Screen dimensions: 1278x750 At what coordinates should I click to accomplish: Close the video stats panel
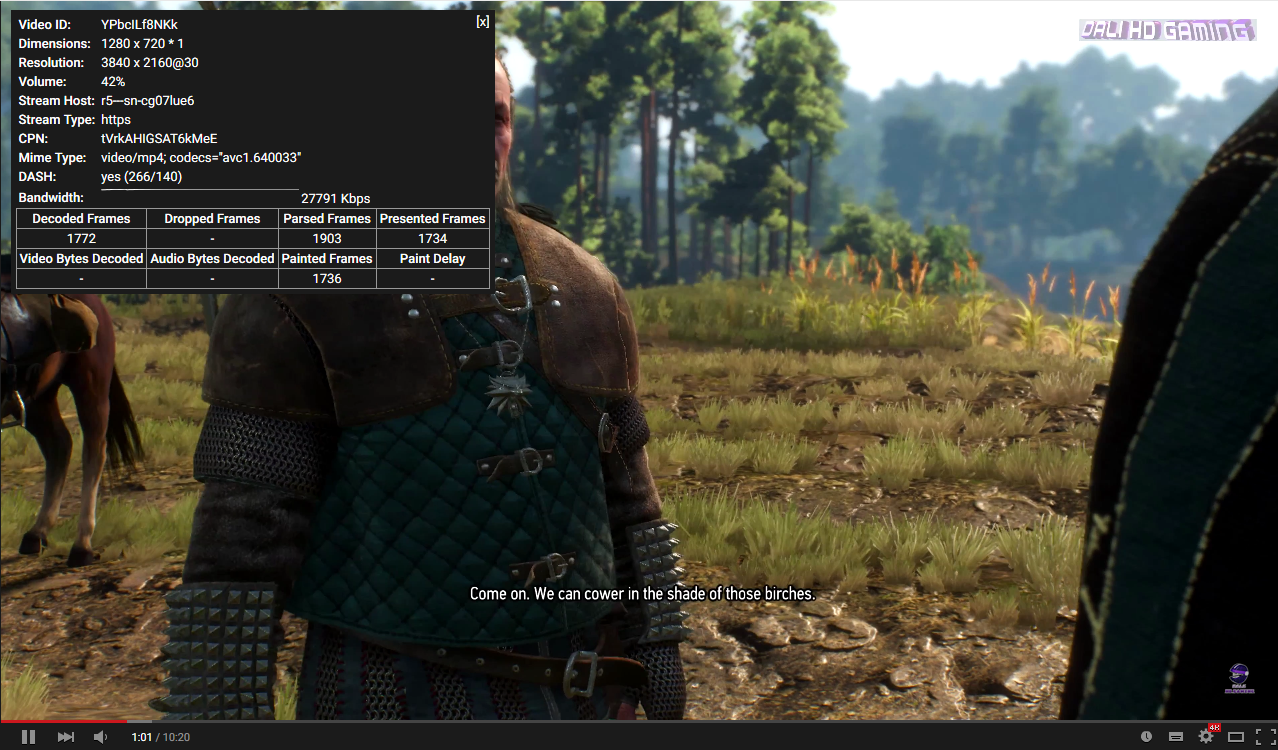point(483,22)
